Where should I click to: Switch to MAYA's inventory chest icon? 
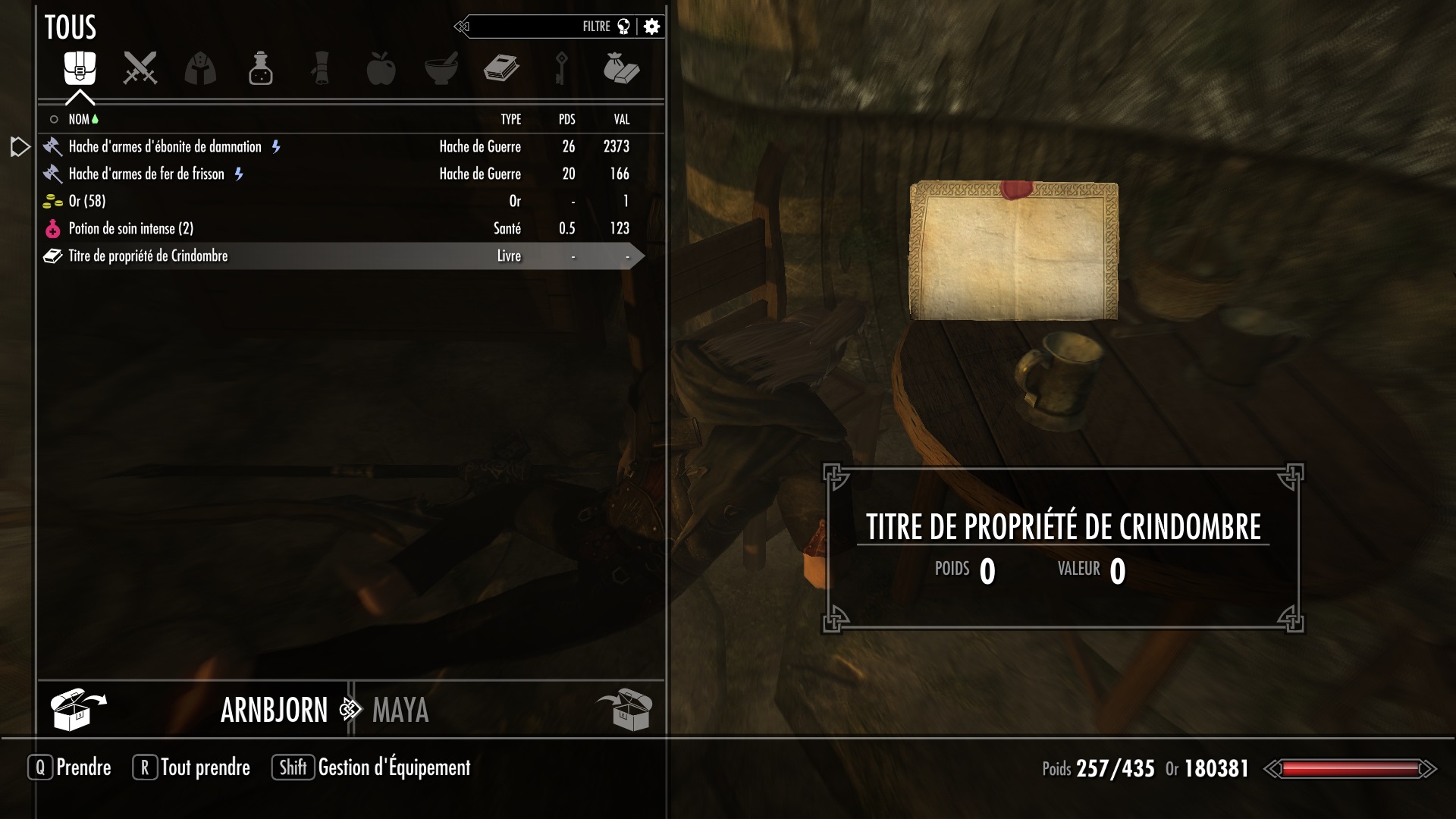click(625, 709)
